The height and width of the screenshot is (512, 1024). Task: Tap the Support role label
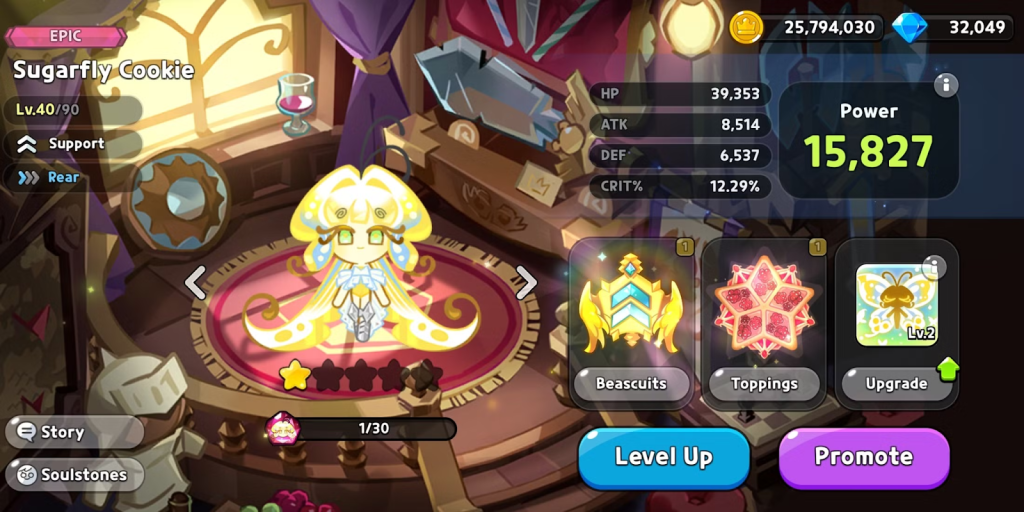click(76, 143)
